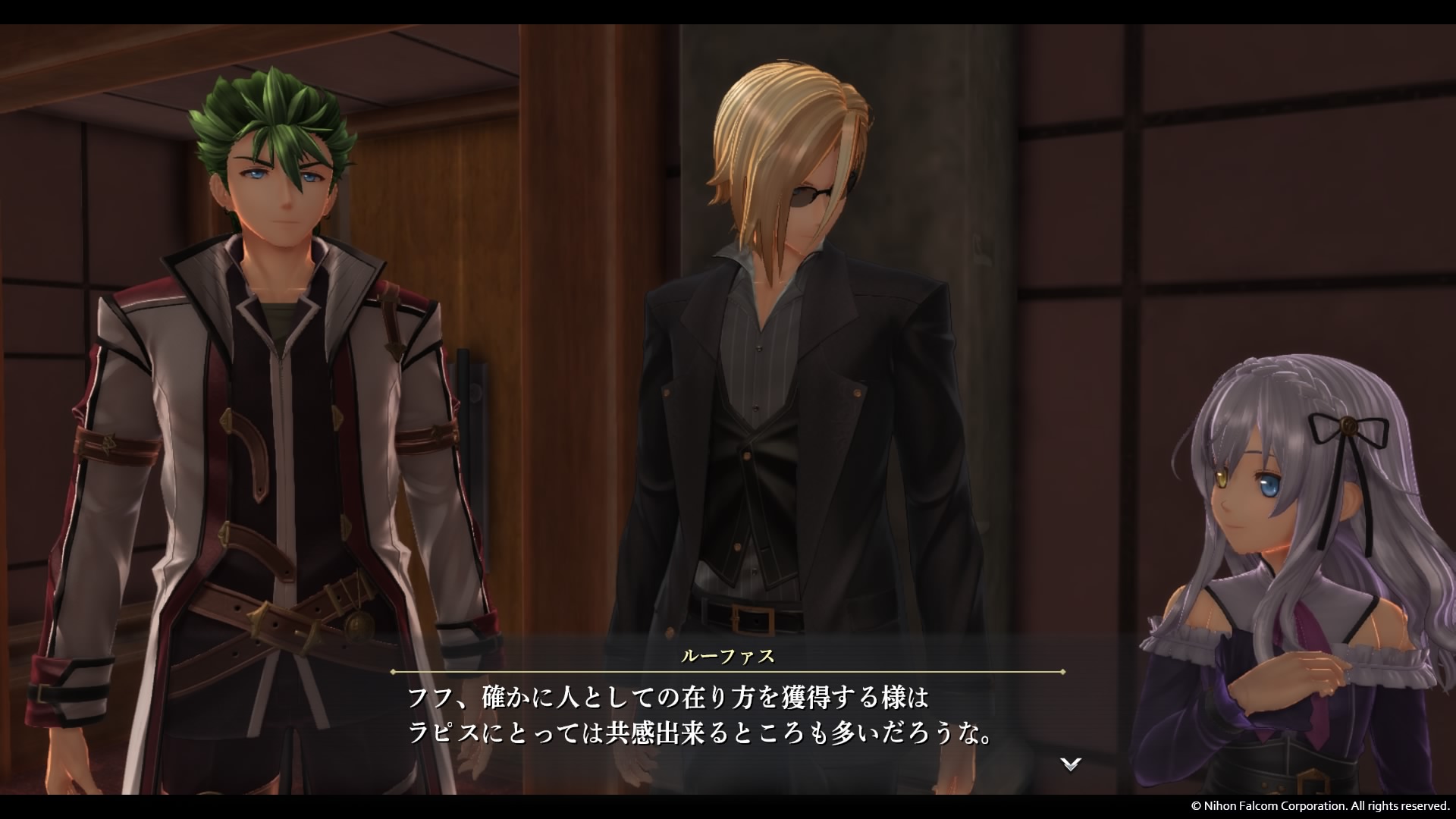The image size is (1456, 819).
Task: Advance dialogue with the down-arrow indicator
Action: [1070, 764]
